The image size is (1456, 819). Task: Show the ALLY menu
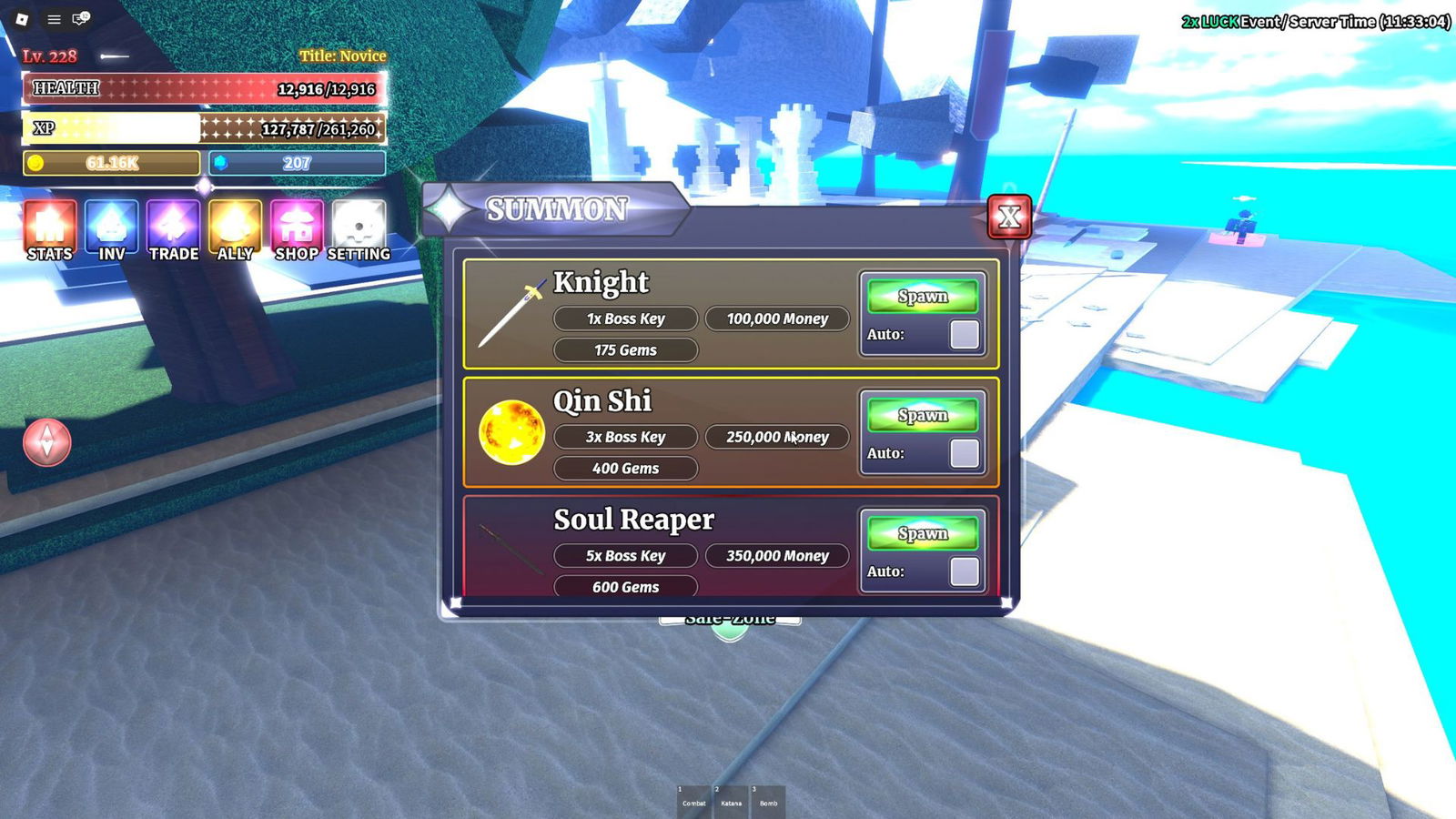pos(235,231)
